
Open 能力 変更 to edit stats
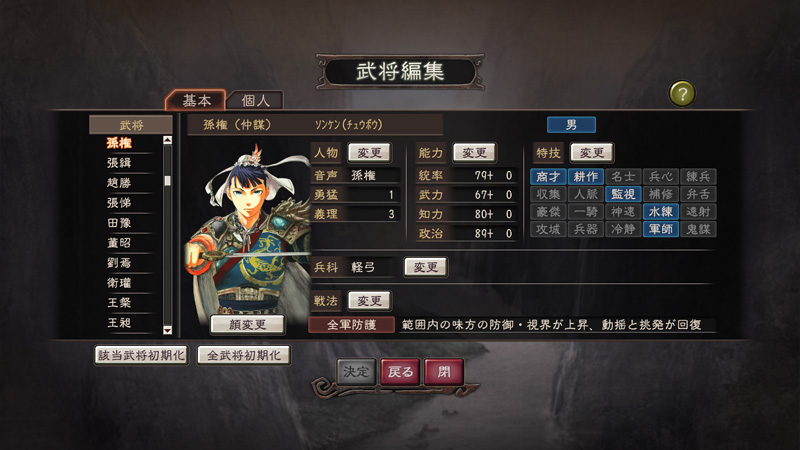(x=475, y=153)
